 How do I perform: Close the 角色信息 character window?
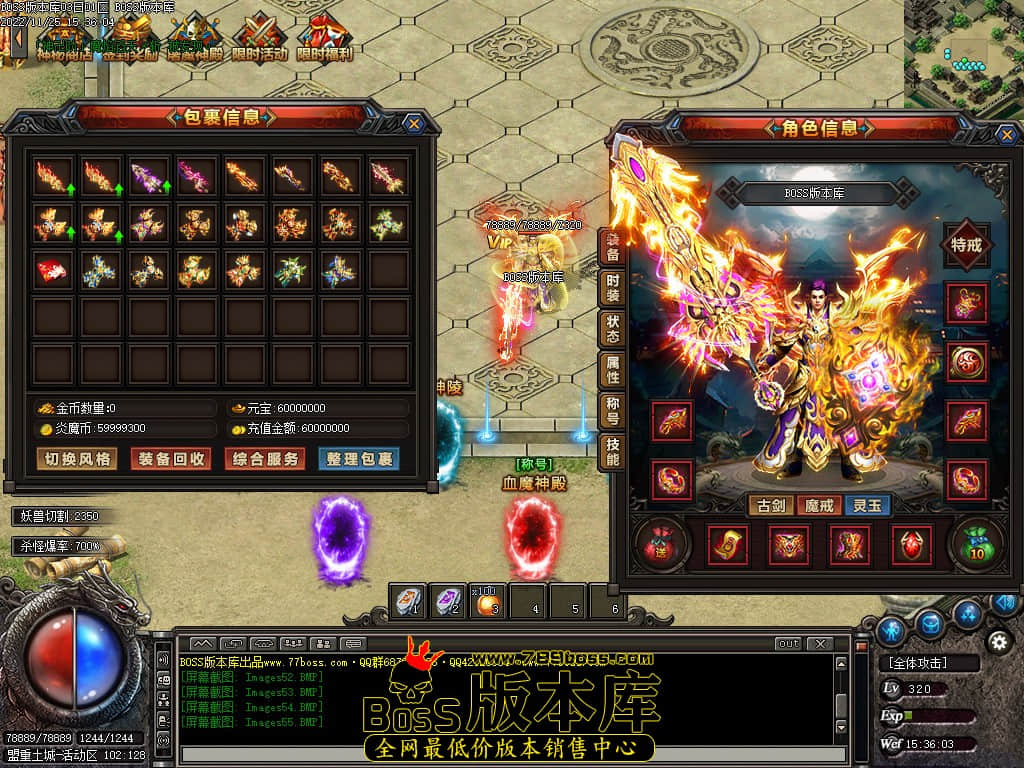(1005, 135)
